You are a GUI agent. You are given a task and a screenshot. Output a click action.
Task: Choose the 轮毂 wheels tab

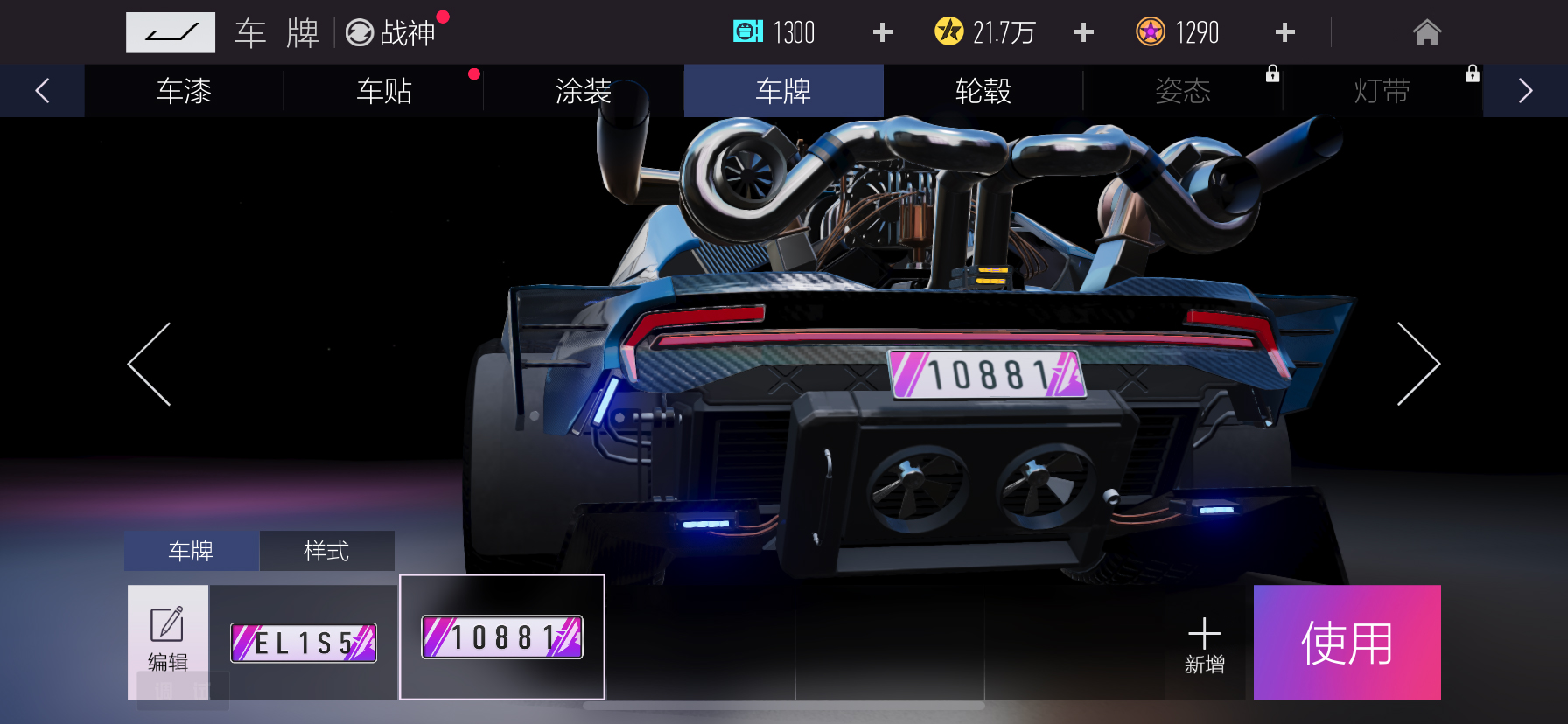click(983, 91)
